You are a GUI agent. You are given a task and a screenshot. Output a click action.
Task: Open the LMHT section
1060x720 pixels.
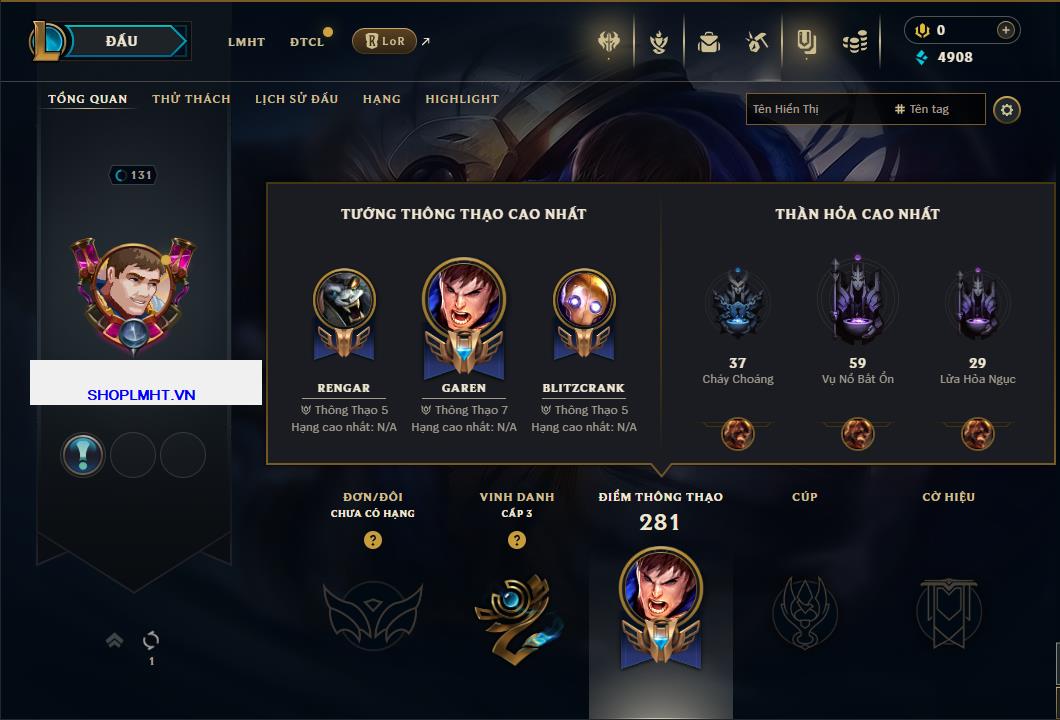pyautogui.click(x=246, y=42)
